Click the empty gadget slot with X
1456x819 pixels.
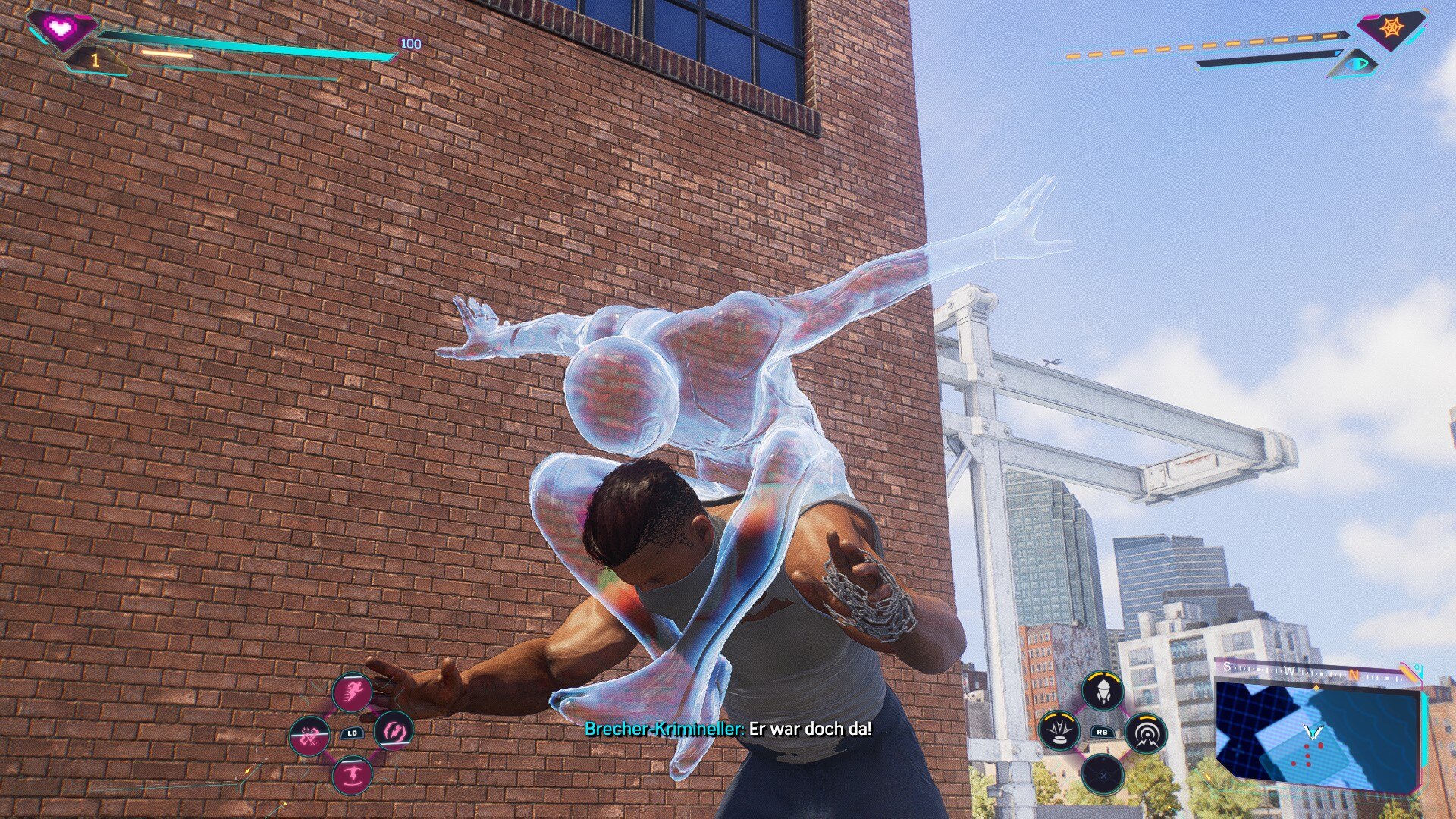pyautogui.click(x=1103, y=774)
